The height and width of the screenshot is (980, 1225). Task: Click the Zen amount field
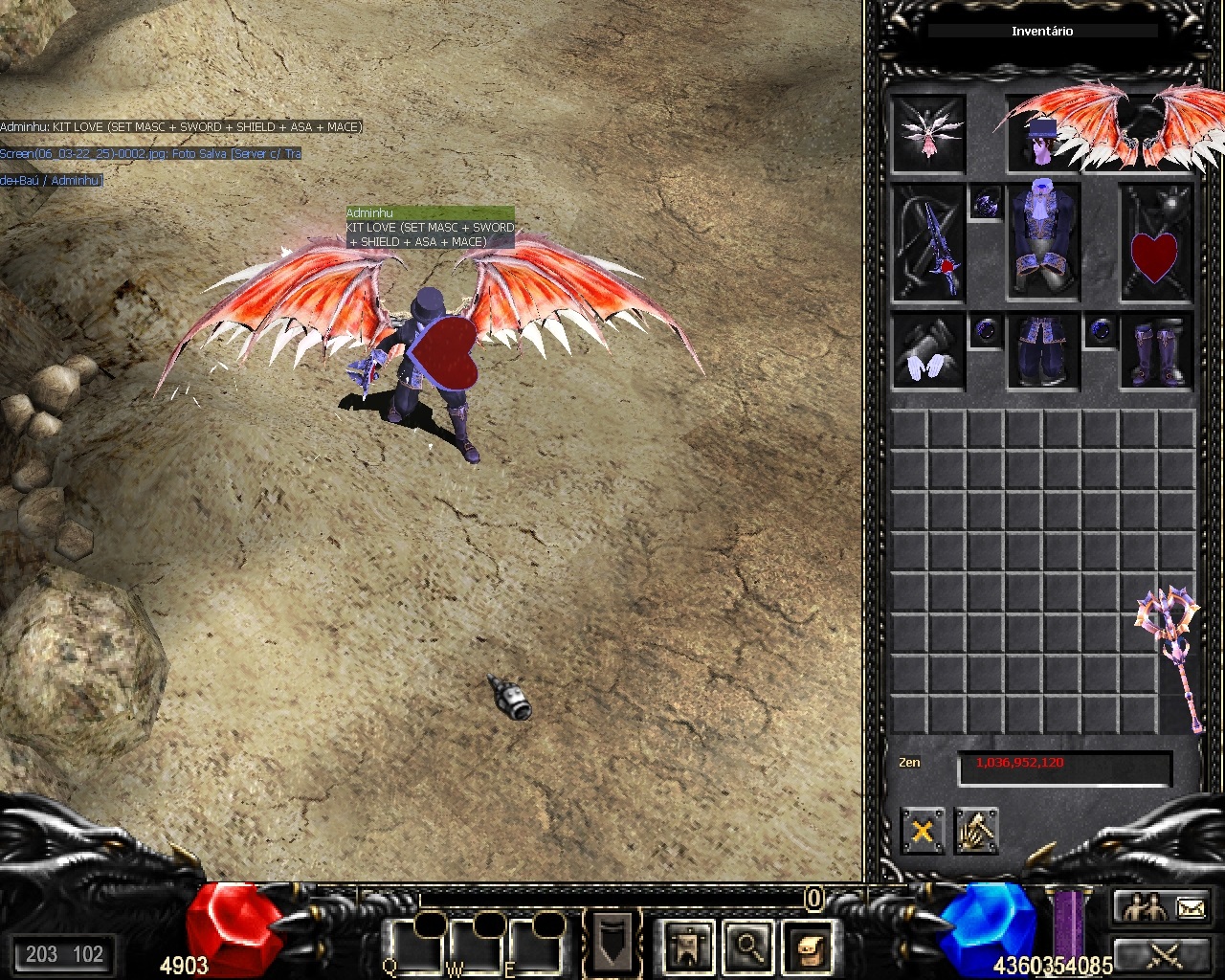1064,768
